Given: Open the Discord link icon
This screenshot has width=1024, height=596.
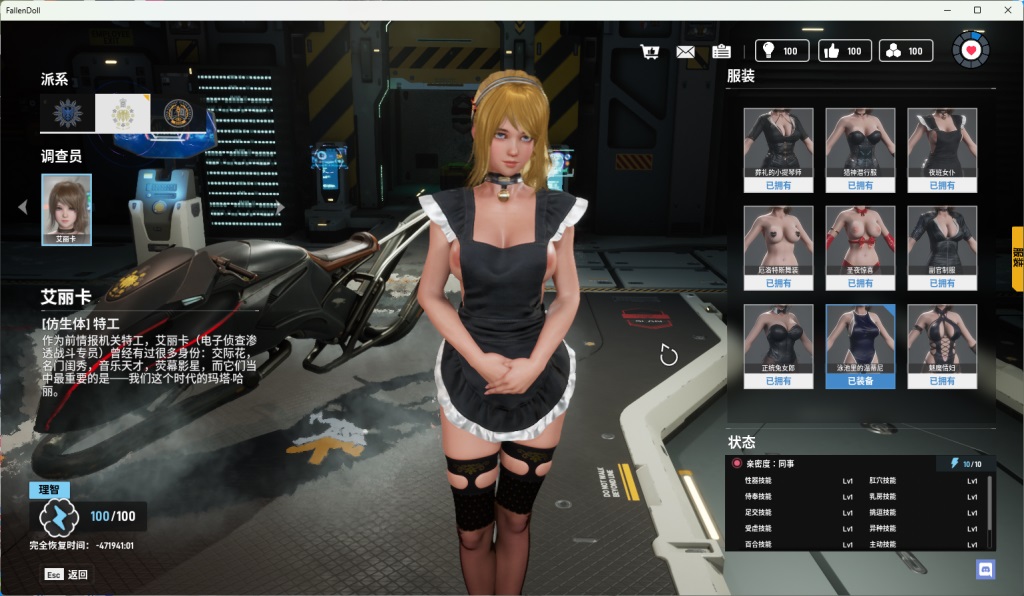Looking at the screenshot, I should point(985,569).
